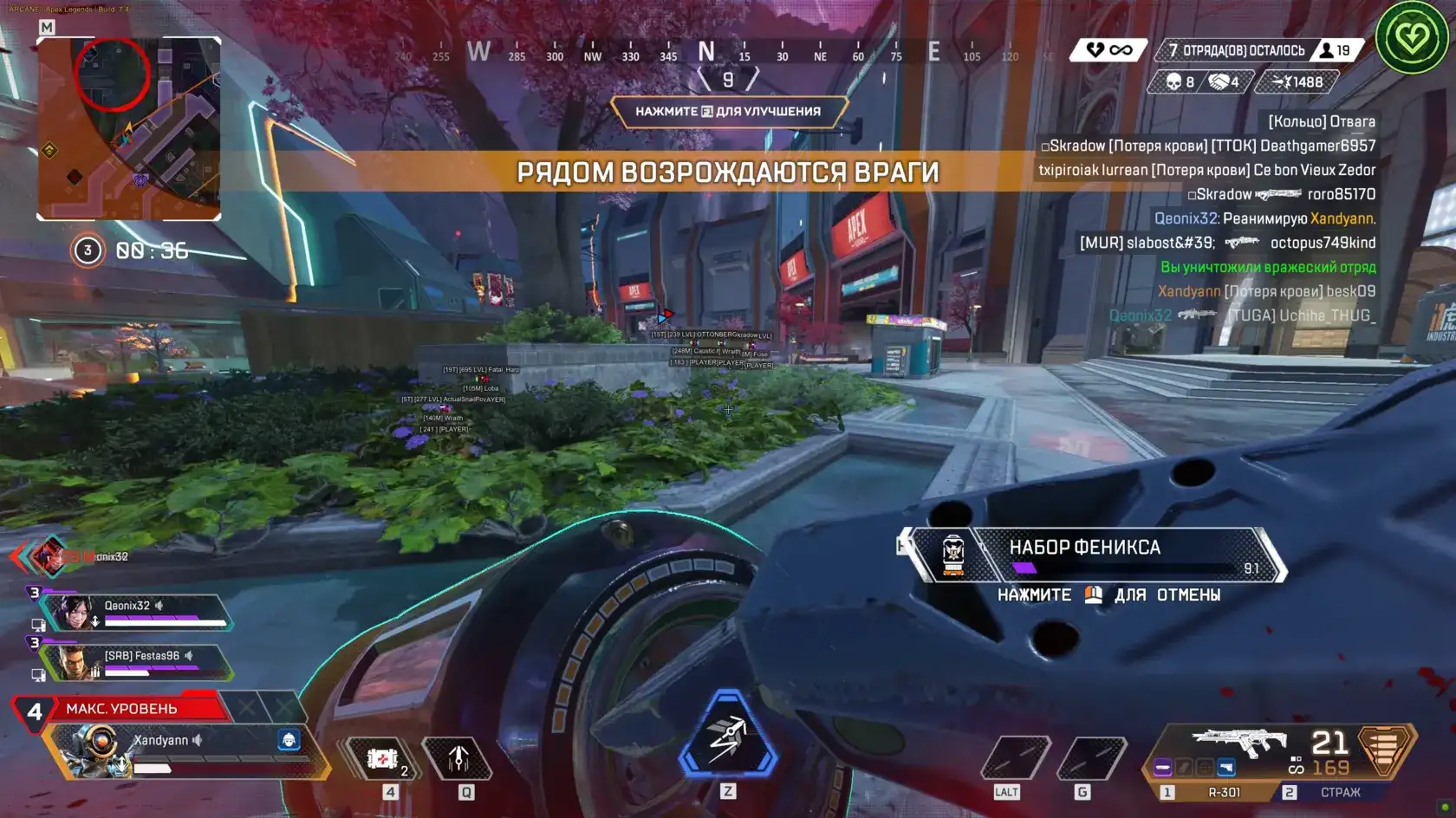Select teammate Festas96's squad card
Screen dimensions: 1456x818
(x=137, y=662)
